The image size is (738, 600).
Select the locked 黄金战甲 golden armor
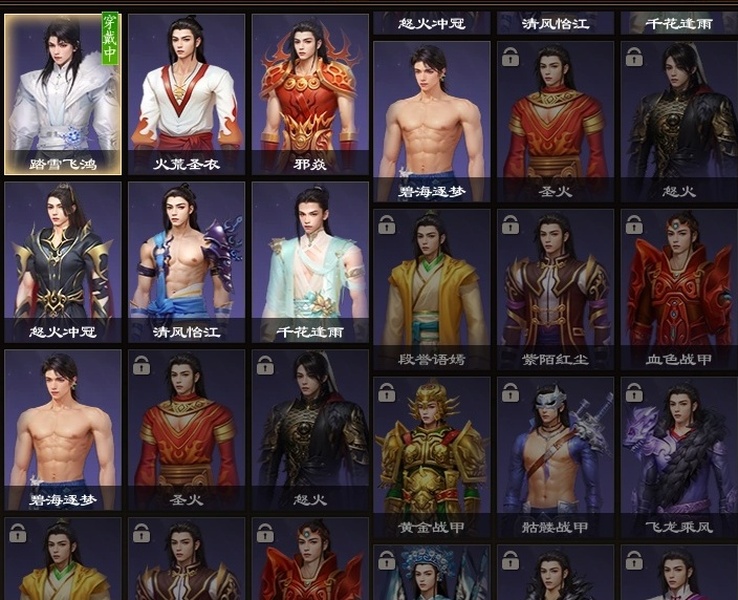point(432,457)
